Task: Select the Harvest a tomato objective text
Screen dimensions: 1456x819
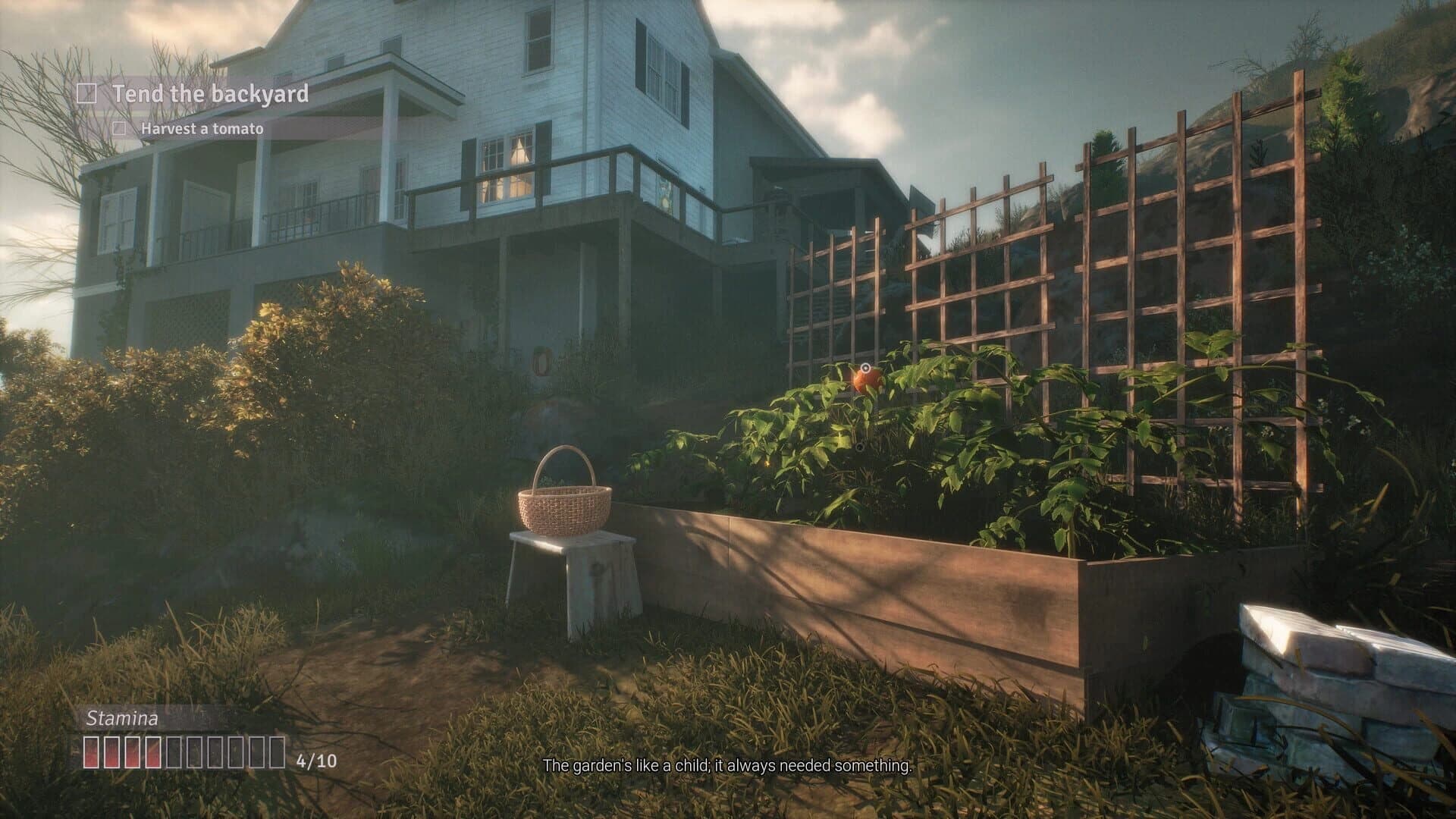Action: [x=202, y=130]
